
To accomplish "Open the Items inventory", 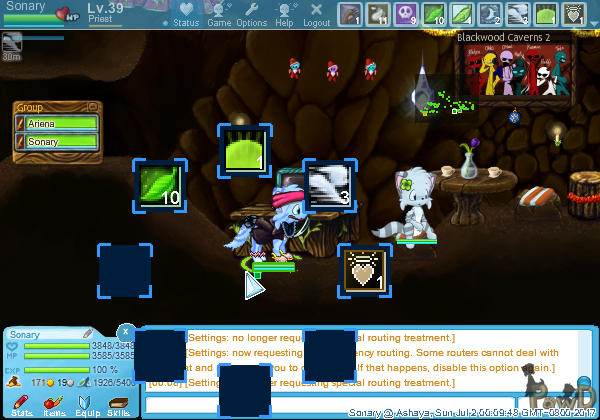I will tap(53, 405).
